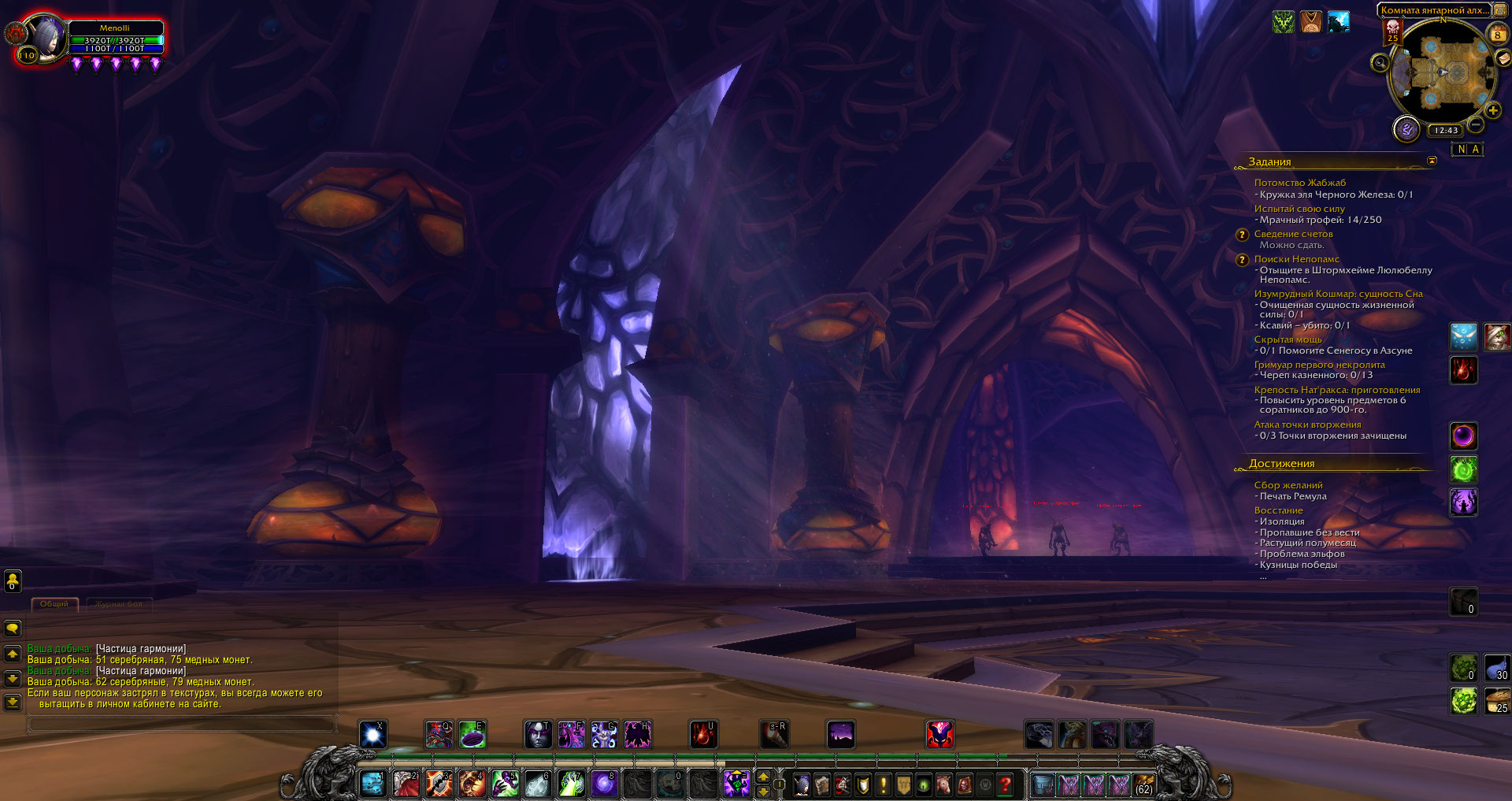Open the calendar button showing 8
Screen dimensions: 1512x801
(x=1497, y=34)
